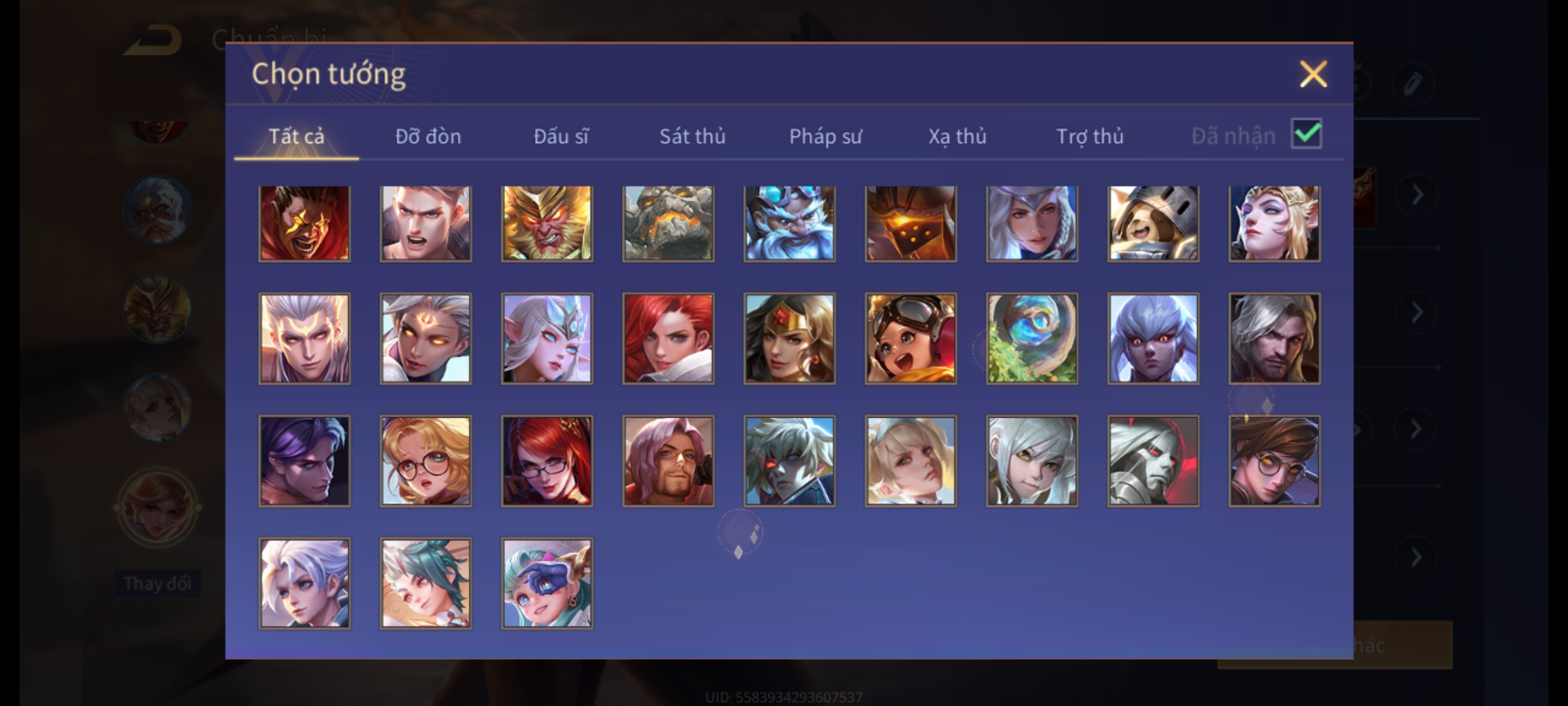Choose the golden-masked monkey king hero
This screenshot has height=706, width=1568.
547,224
